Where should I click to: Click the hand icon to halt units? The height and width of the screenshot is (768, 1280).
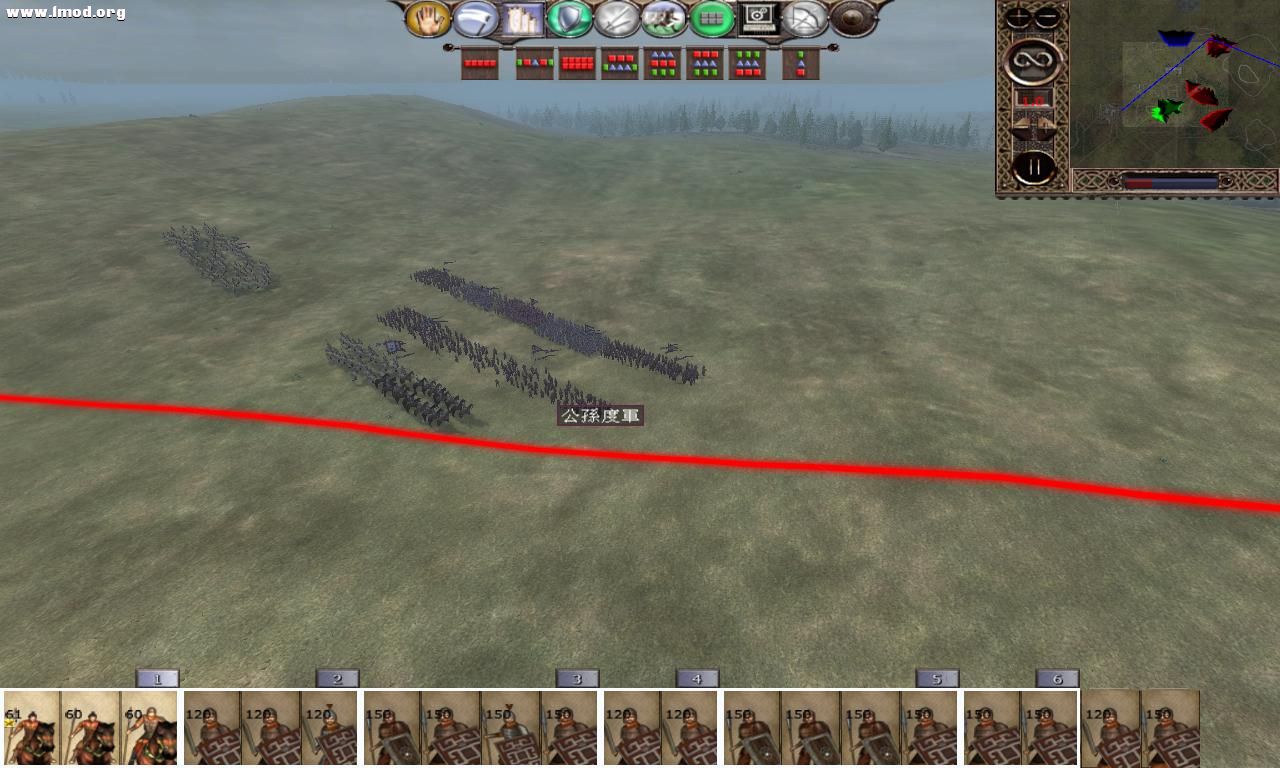click(428, 19)
